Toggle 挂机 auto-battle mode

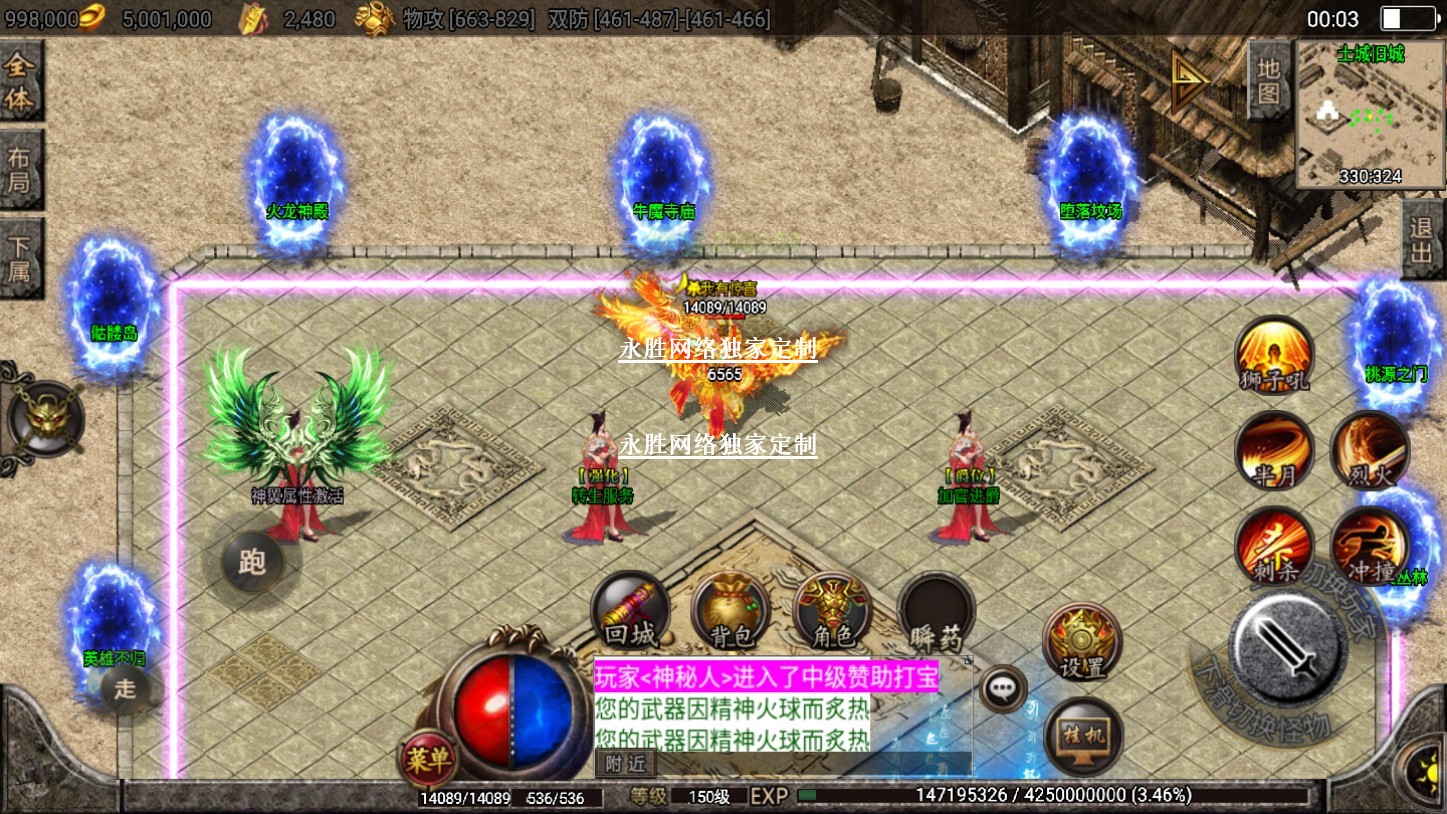coord(1084,737)
